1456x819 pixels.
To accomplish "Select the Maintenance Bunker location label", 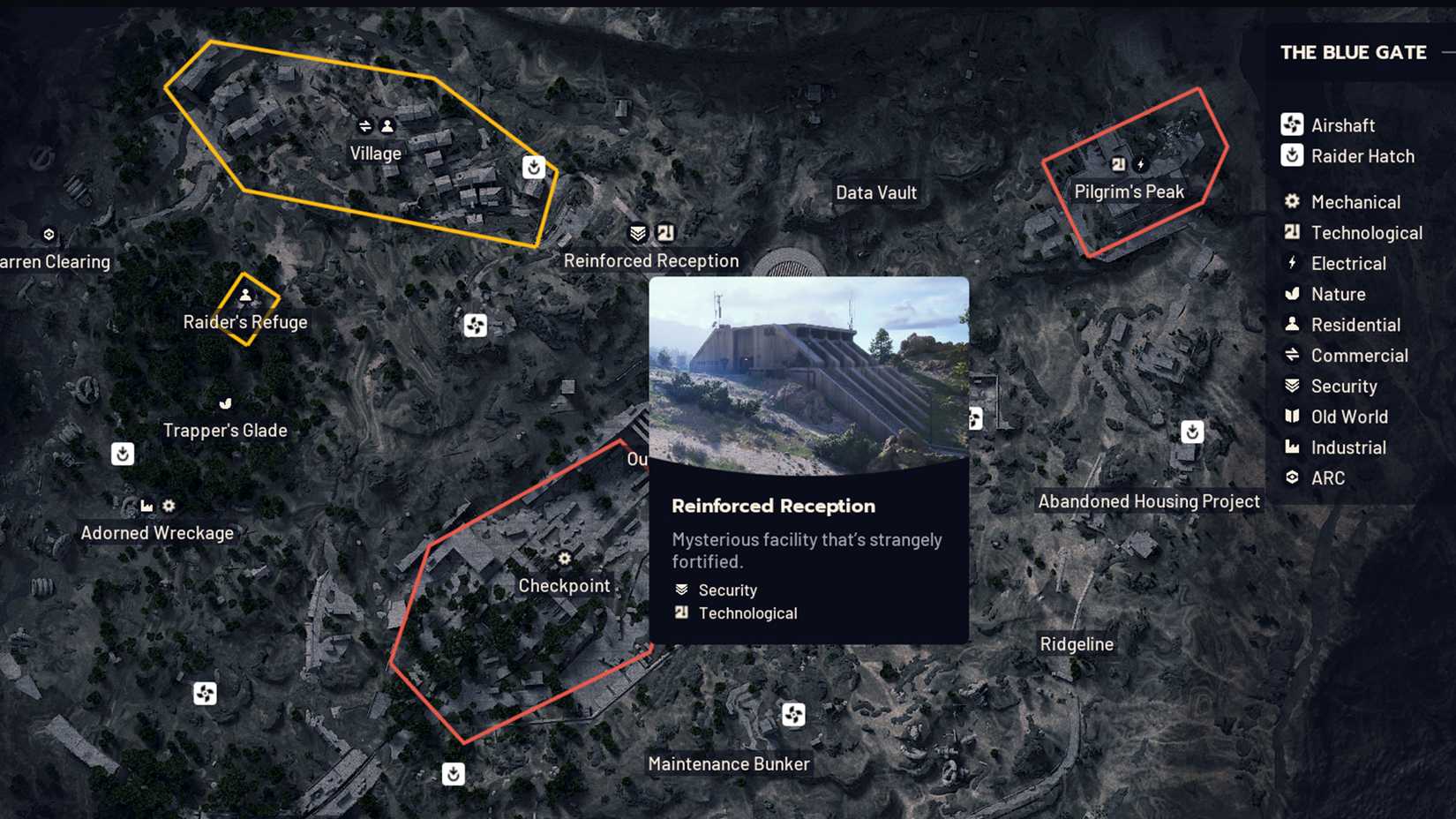I will coord(729,763).
